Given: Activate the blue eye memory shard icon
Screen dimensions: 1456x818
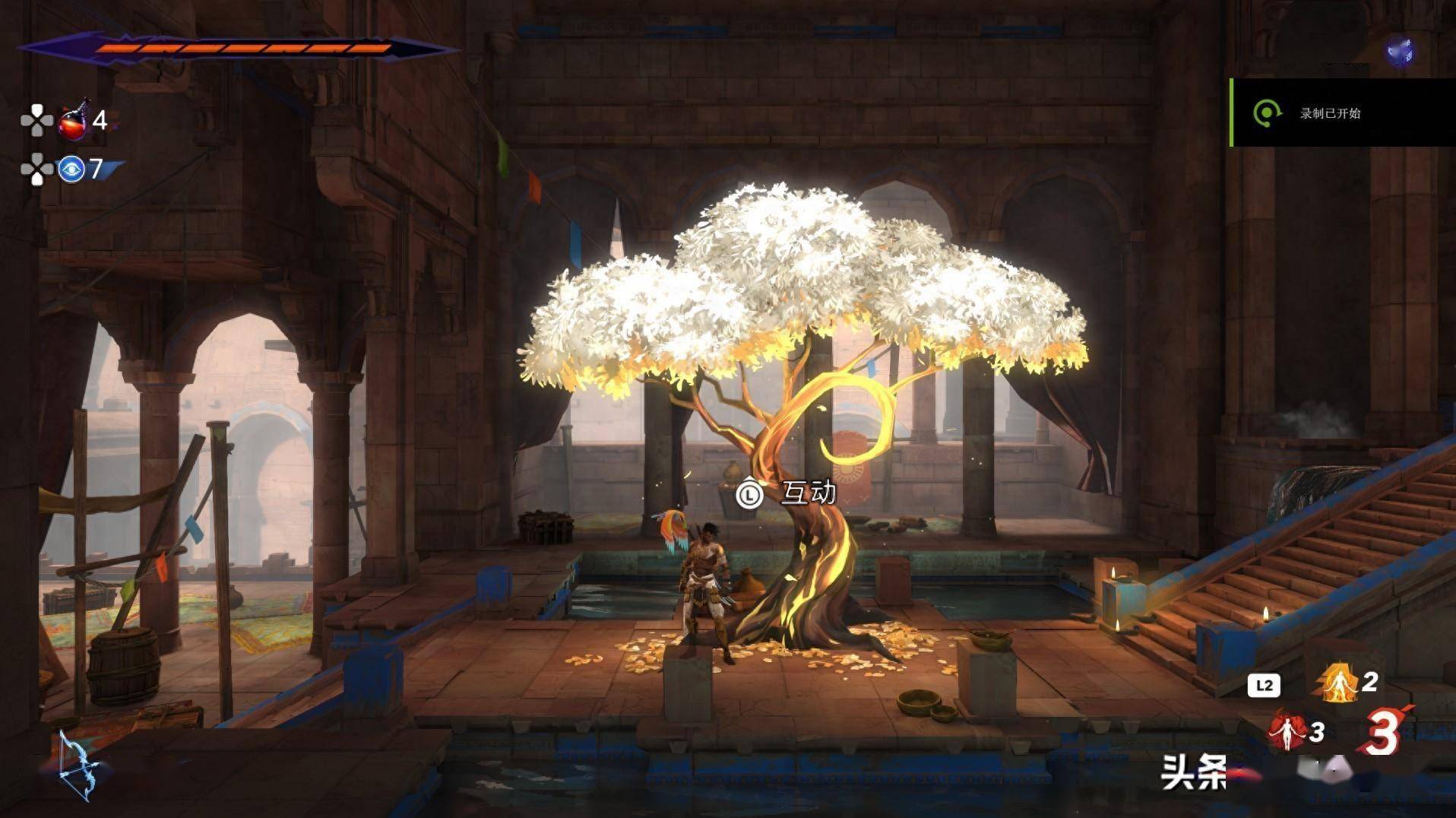Looking at the screenshot, I should click(71, 169).
